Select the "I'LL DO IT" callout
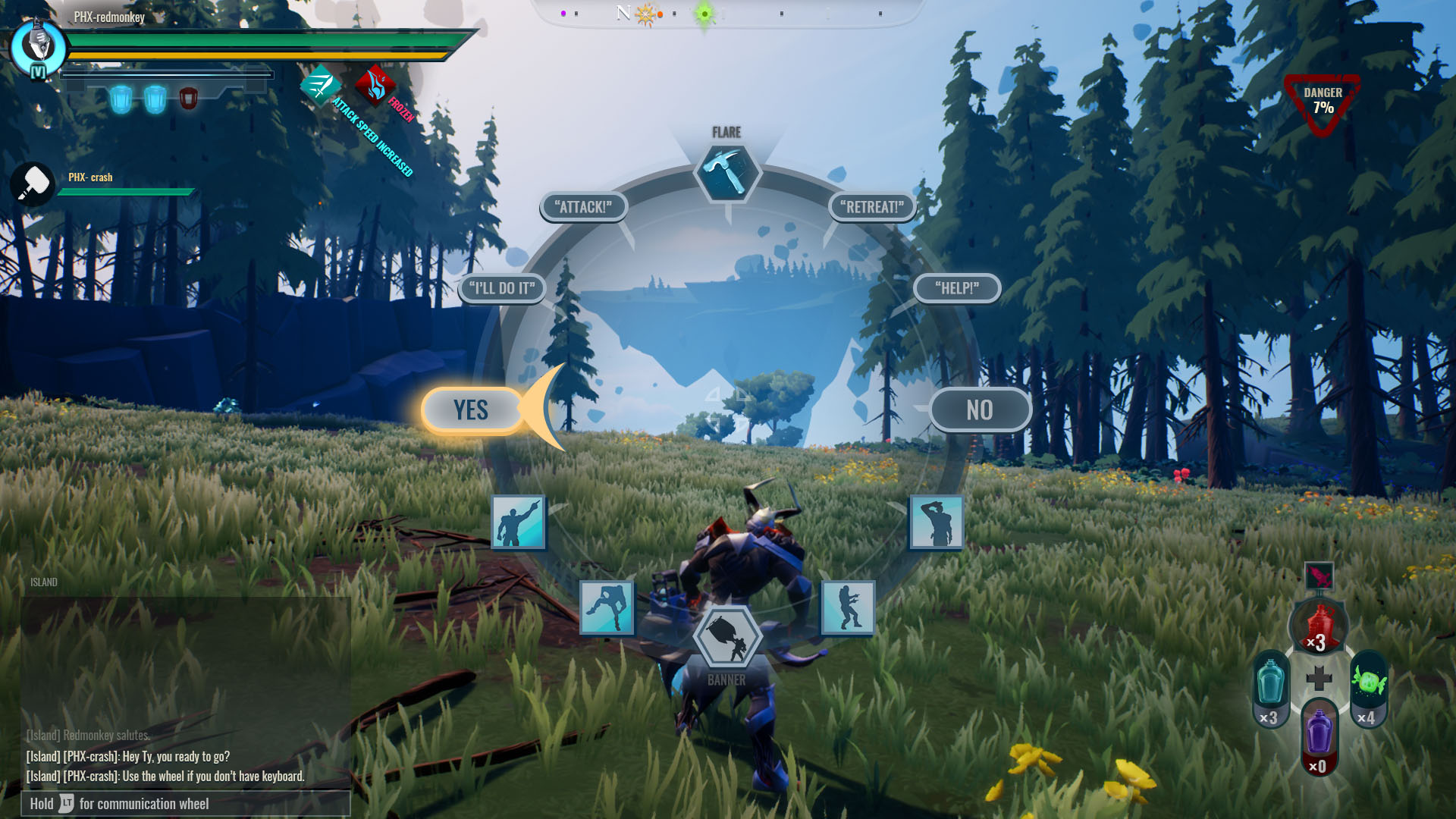1456x819 pixels. coord(502,288)
